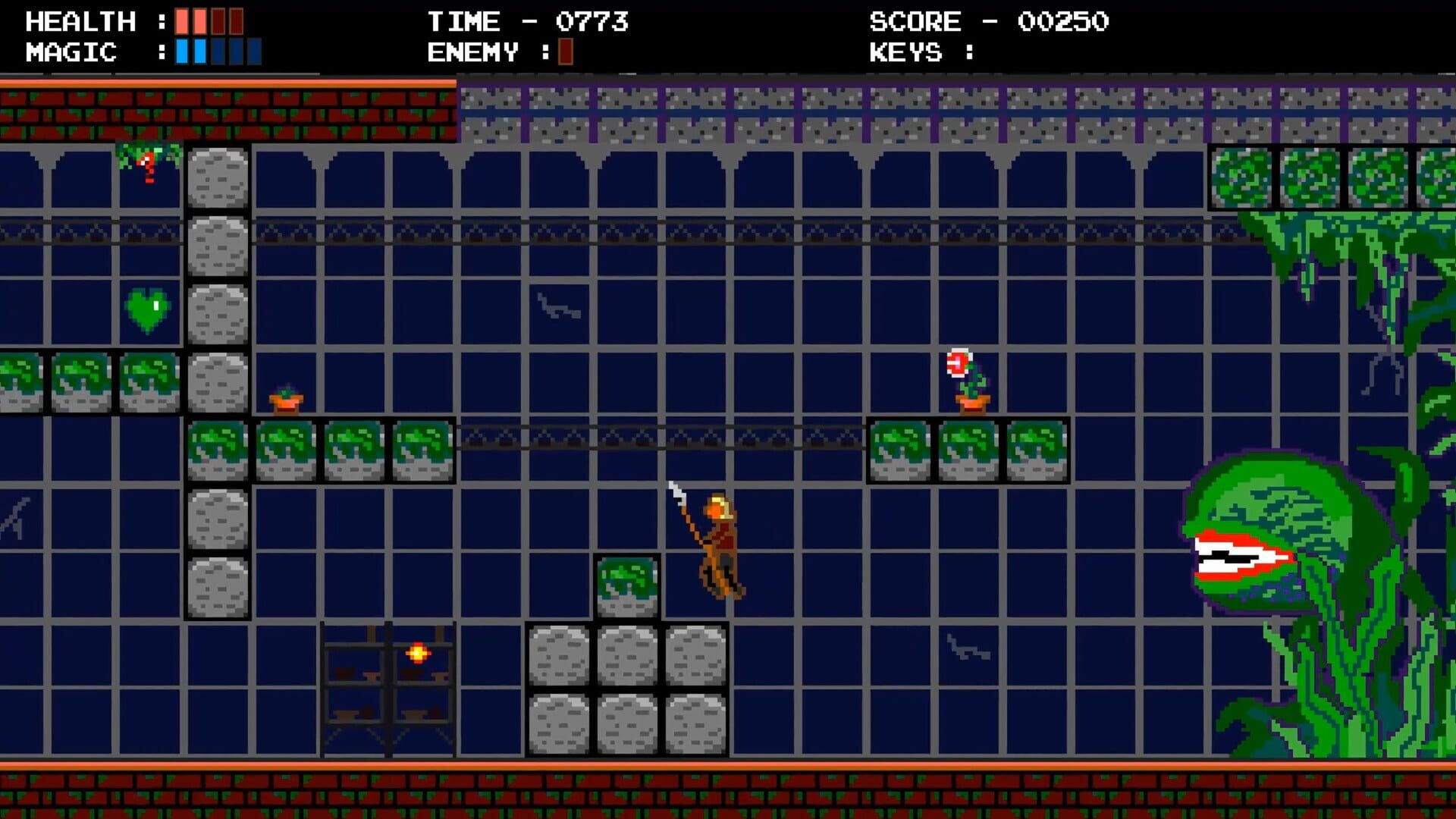The height and width of the screenshot is (819, 1456).
Task: Click the green heart pickup
Action: 146,307
